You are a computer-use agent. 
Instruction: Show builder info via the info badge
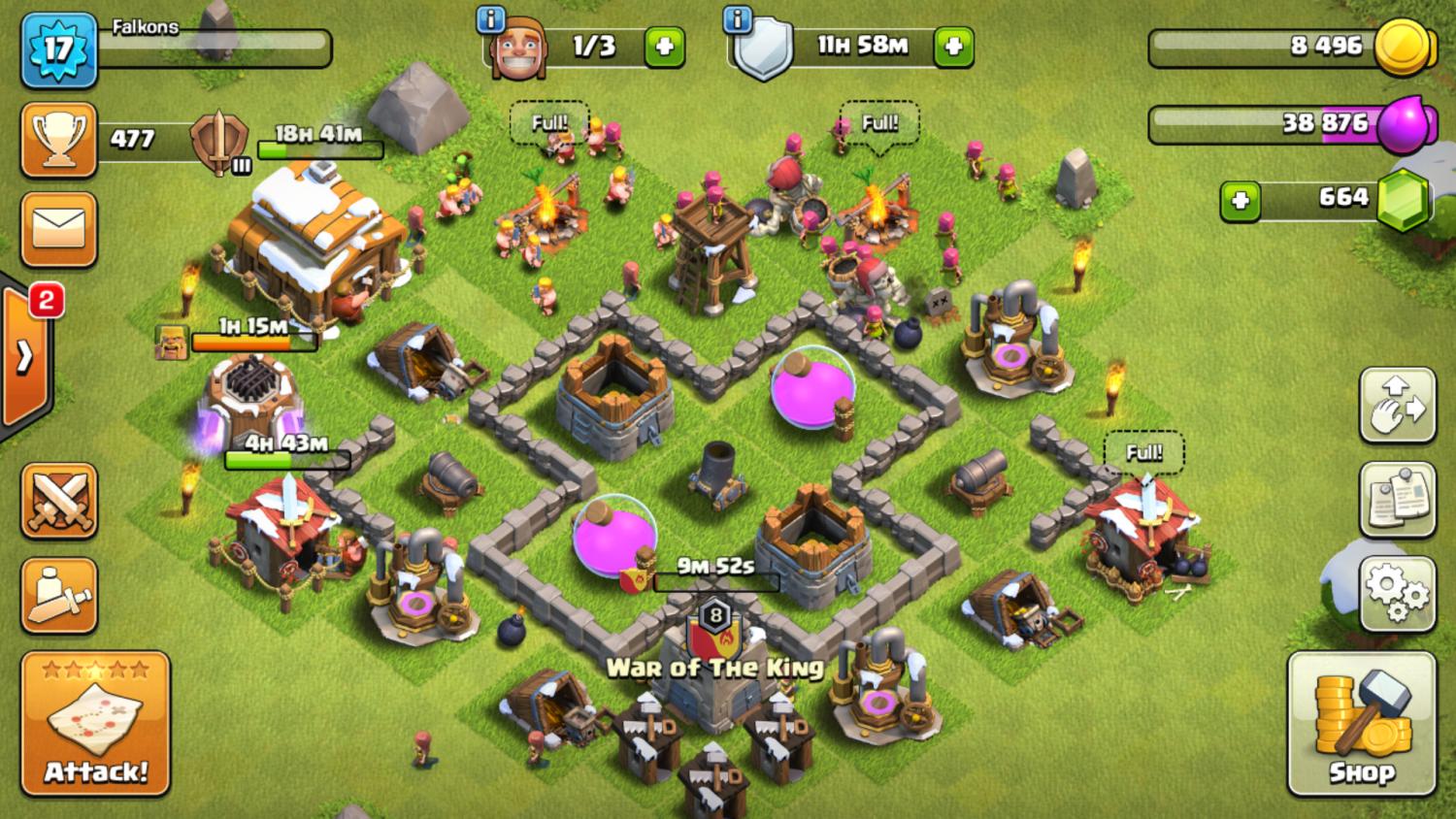[491, 18]
